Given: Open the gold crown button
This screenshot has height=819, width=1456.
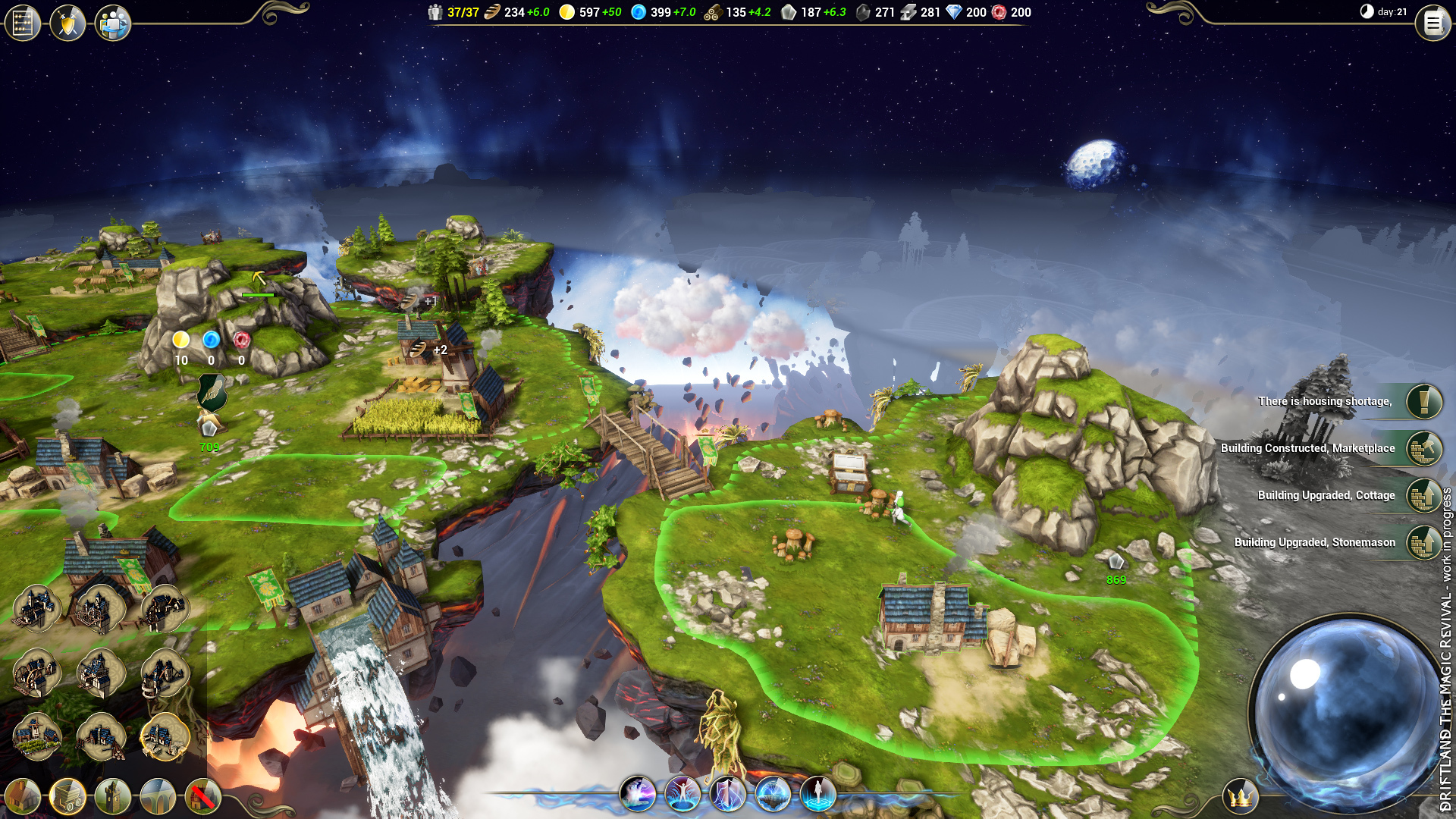Looking at the screenshot, I should pyautogui.click(x=1241, y=797).
